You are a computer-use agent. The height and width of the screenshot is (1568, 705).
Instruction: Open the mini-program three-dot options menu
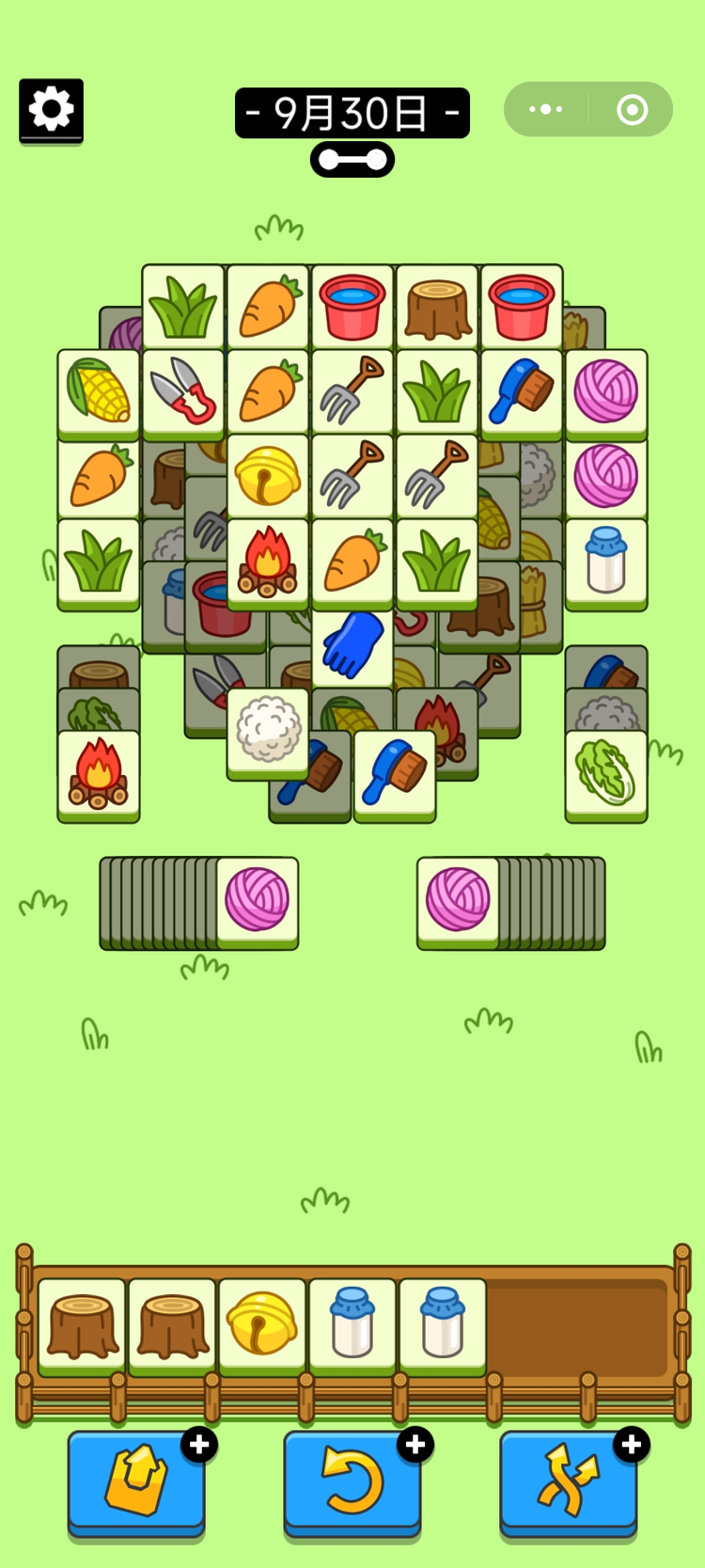point(546,110)
